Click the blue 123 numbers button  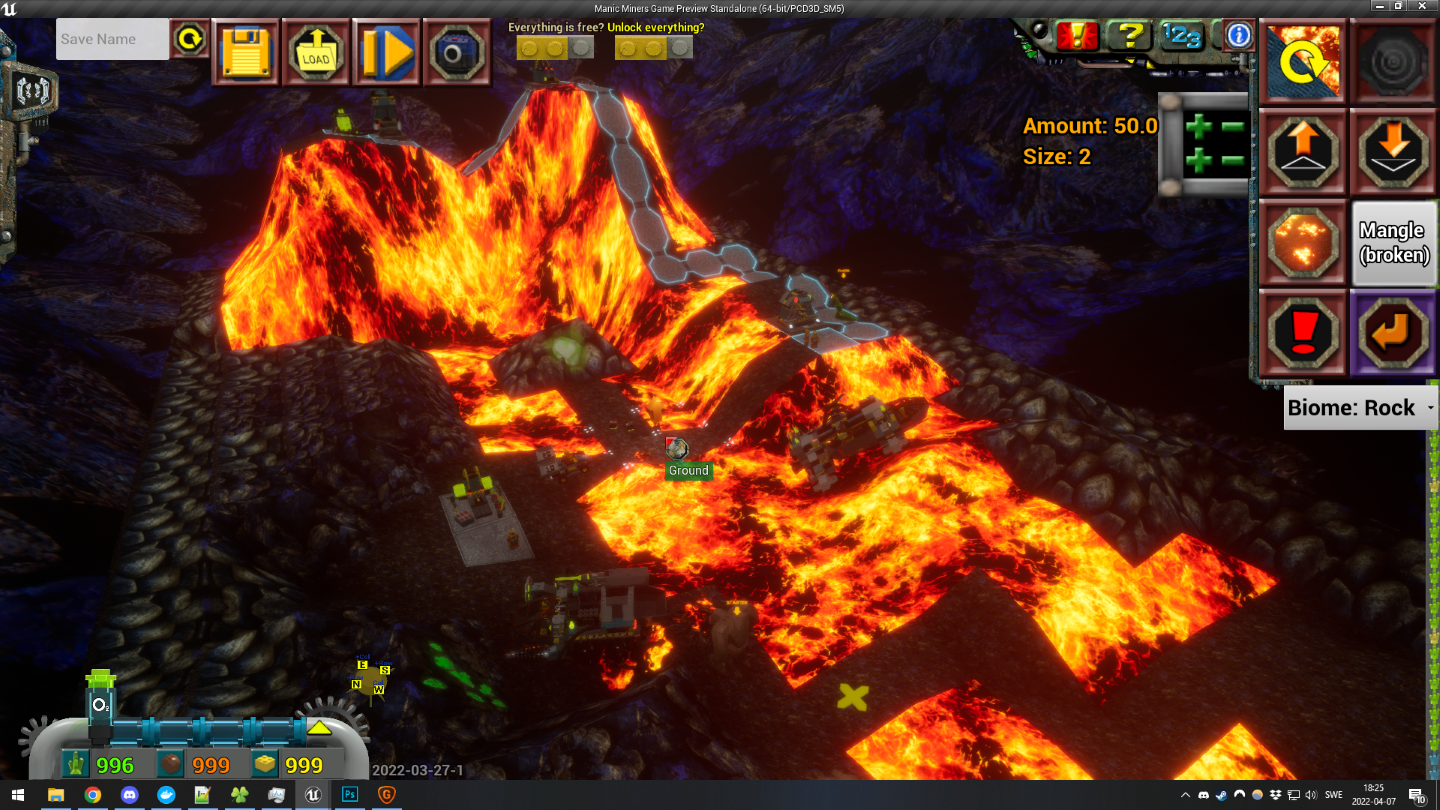point(1183,37)
